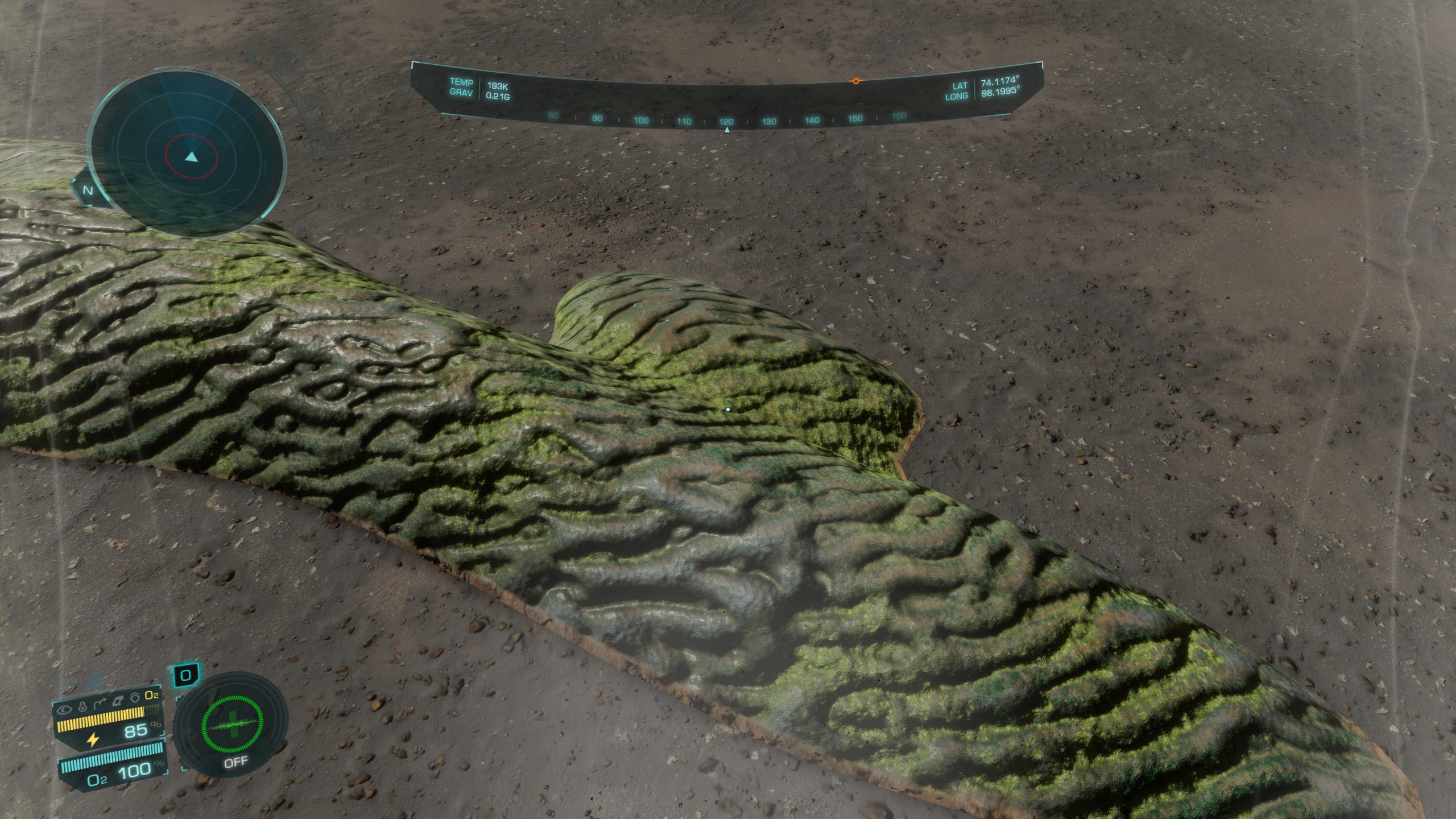Click the orange target marker on compass
Viewport: 1456px width, 819px height.
click(x=855, y=82)
